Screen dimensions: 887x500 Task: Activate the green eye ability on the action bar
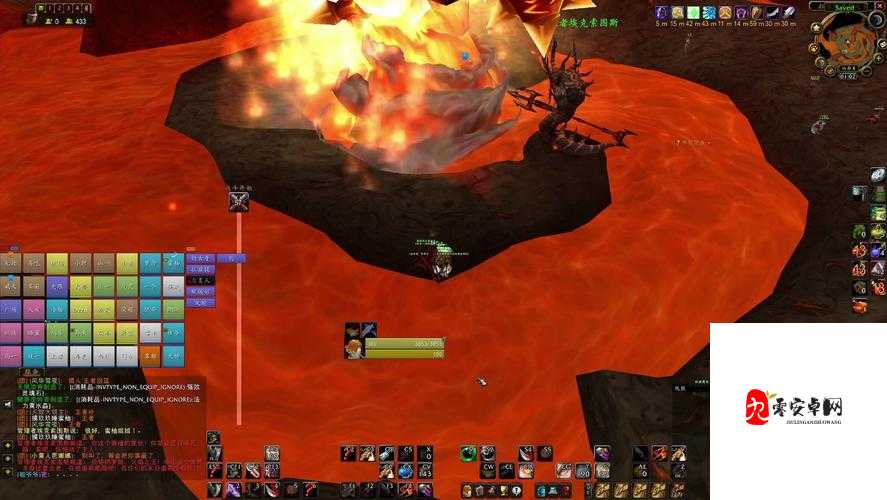point(468,454)
